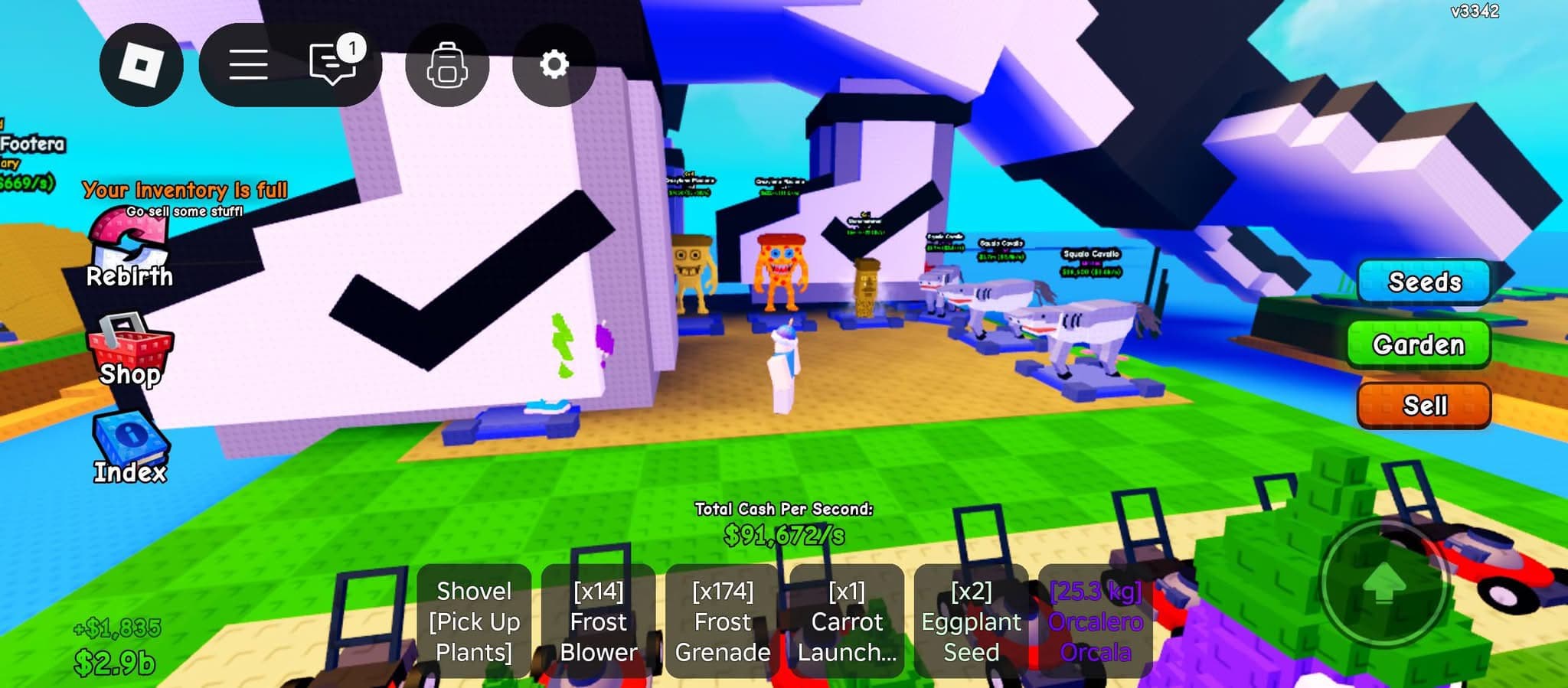This screenshot has height=688, width=1568.
Task: Open the Roblox logo menu
Action: 141,65
